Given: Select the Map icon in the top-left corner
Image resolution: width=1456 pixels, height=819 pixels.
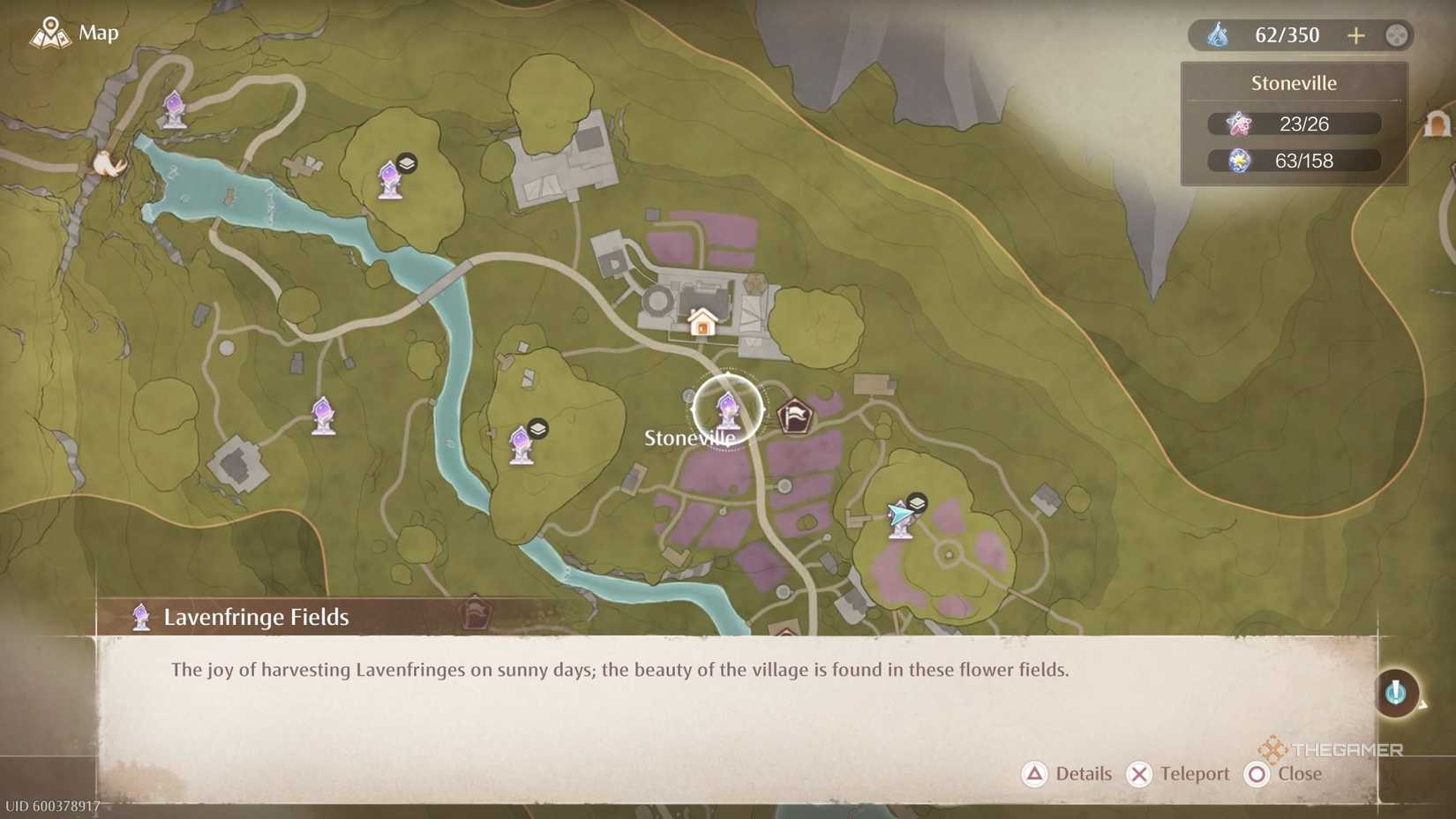Looking at the screenshot, I should click(x=50, y=33).
